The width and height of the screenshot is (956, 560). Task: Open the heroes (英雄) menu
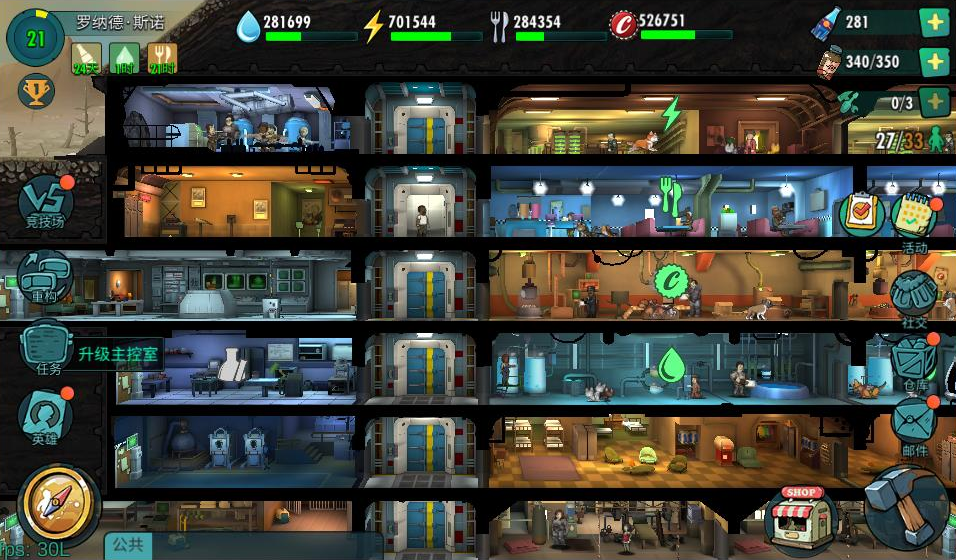pyautogui.click(x=46, y=418)
